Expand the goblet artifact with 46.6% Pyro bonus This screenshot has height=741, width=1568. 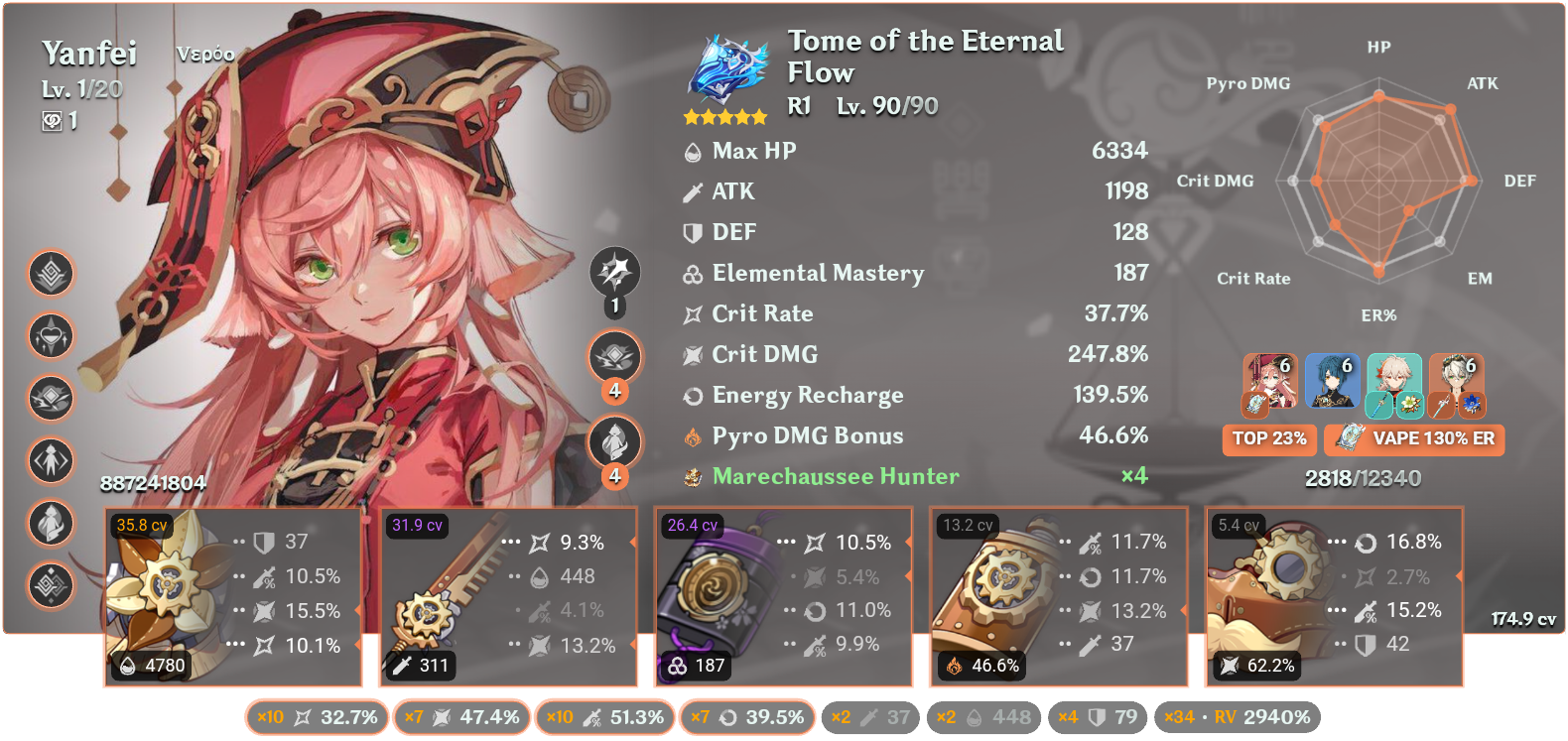(1057, 595)
